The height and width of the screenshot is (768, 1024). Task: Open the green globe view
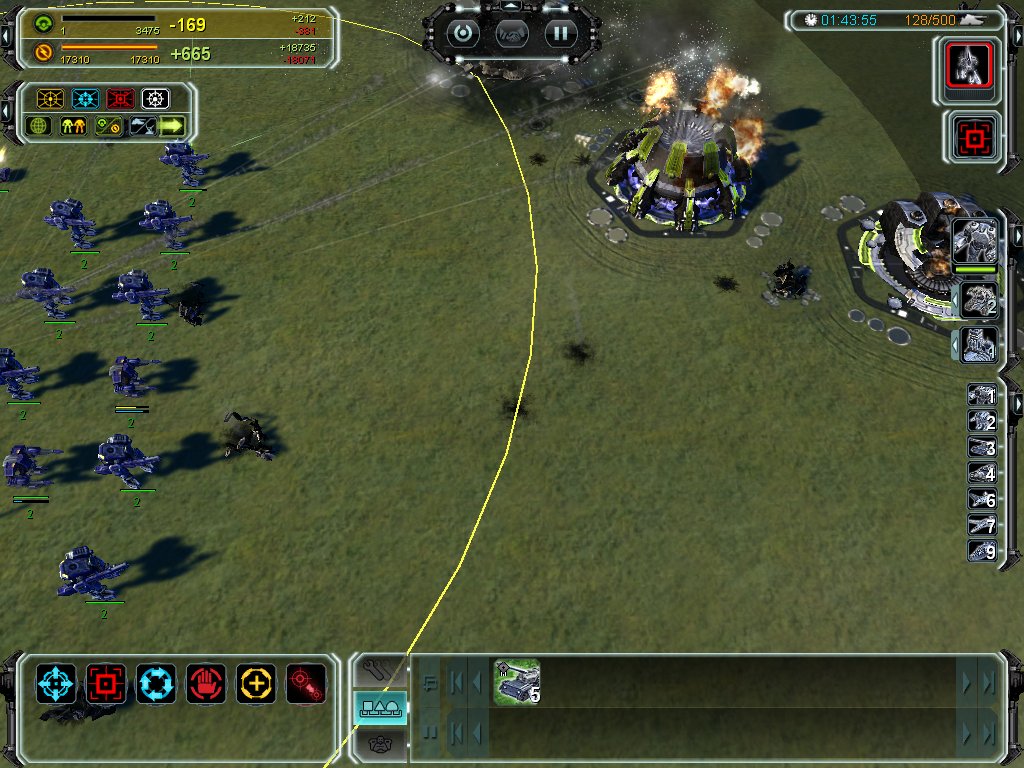(x=39, y=126)
